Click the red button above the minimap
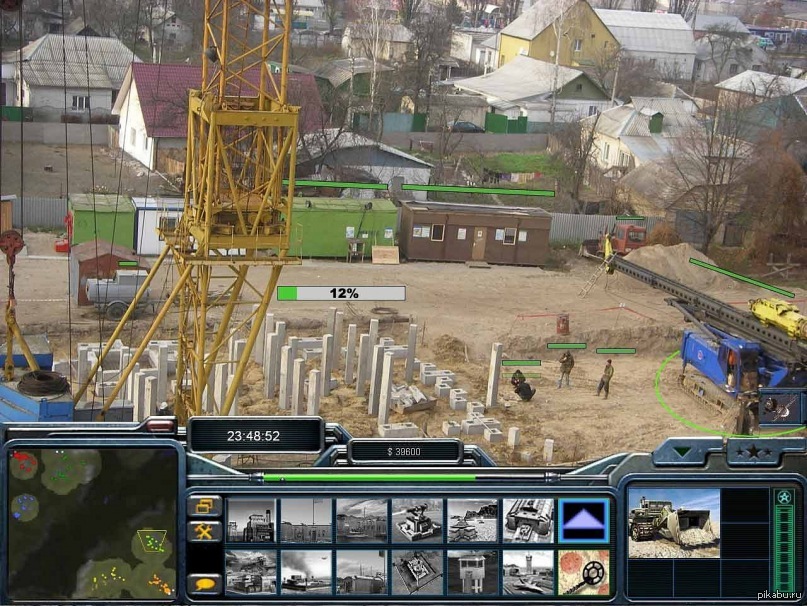The width and height of the screenshot is (807, 606). (x=159, y=426)
